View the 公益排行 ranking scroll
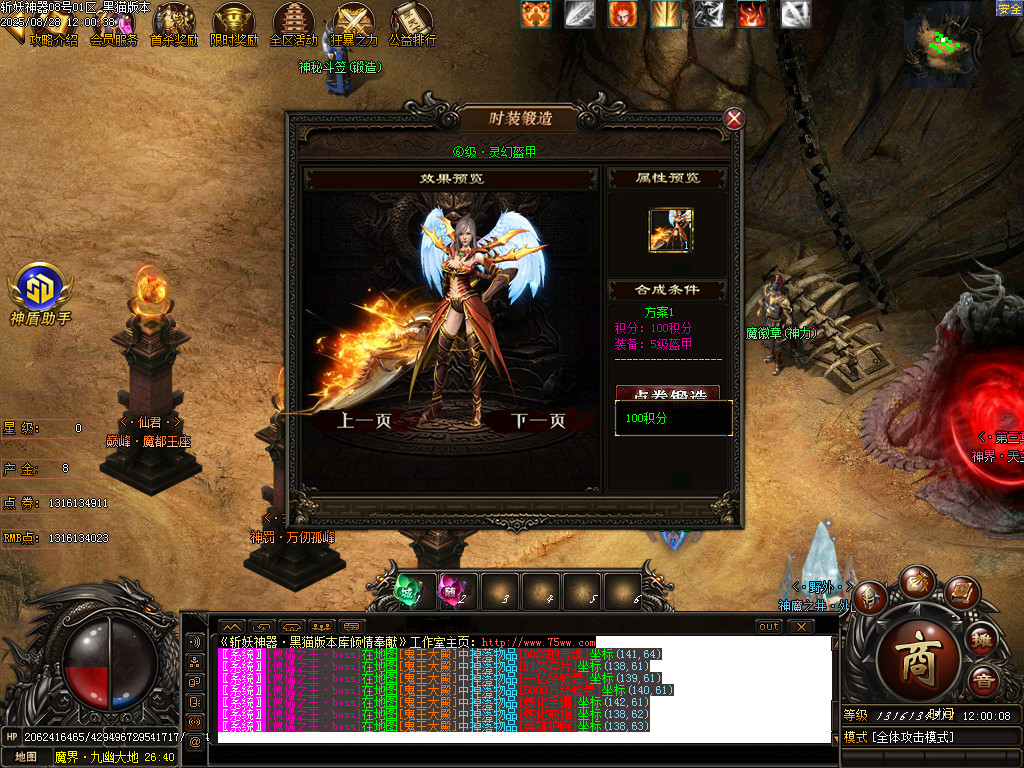 (412, 24)
